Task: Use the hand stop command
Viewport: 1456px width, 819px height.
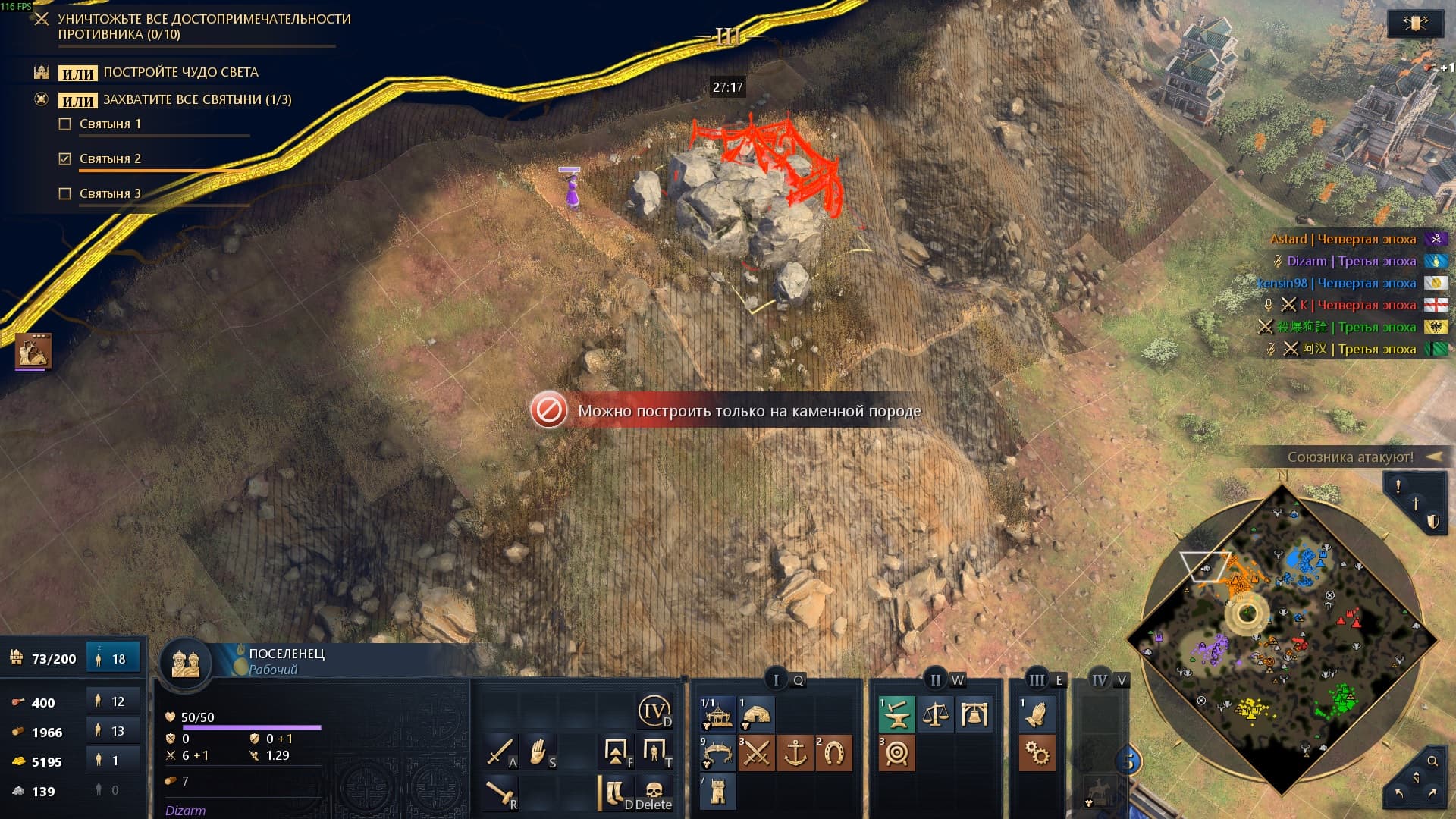Action: (538, 752)
